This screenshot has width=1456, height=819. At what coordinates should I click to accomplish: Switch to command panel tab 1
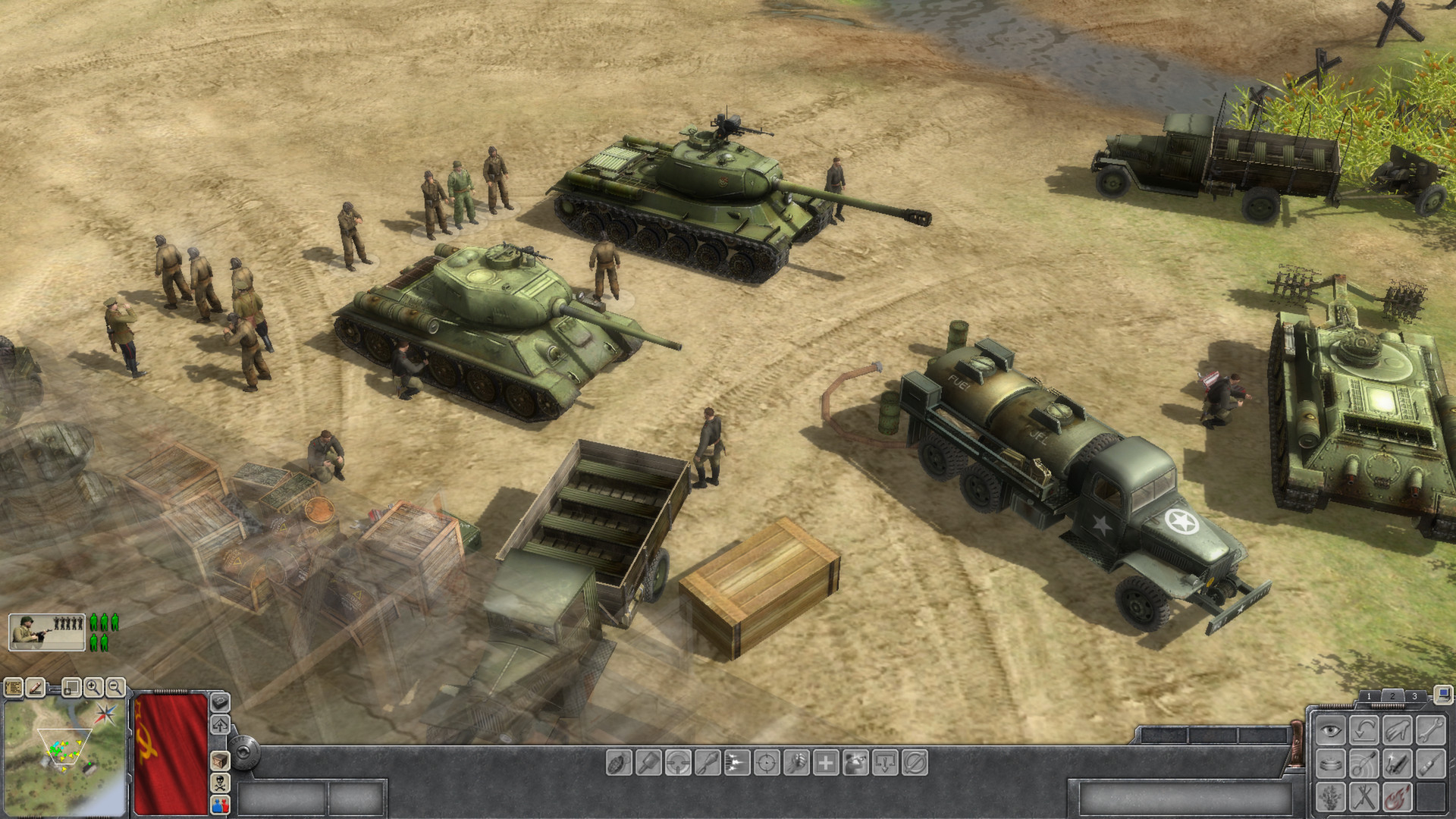coord(1369,696)
